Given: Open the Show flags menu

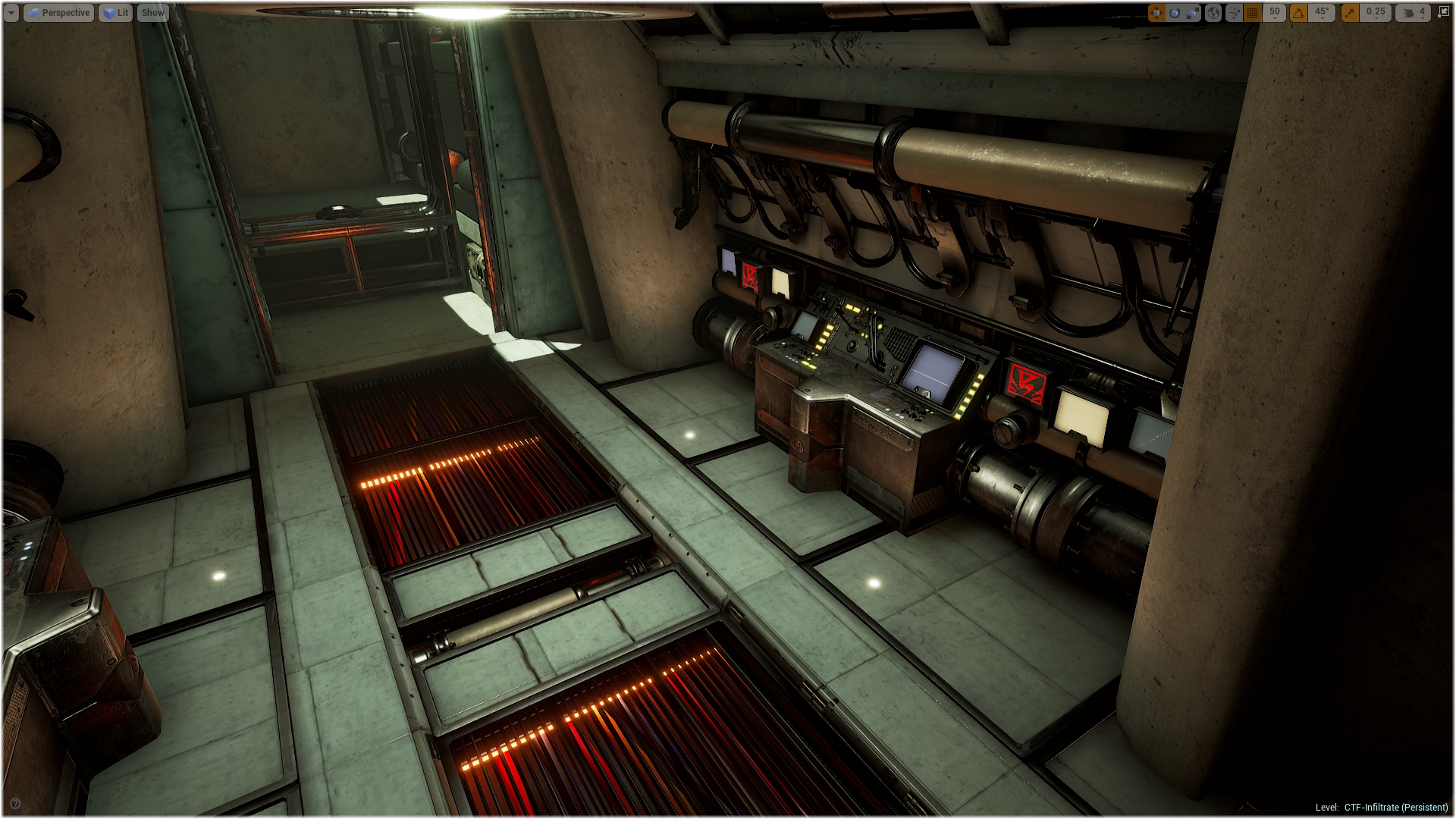Looking at the screenshot, I should click(152, 13).
